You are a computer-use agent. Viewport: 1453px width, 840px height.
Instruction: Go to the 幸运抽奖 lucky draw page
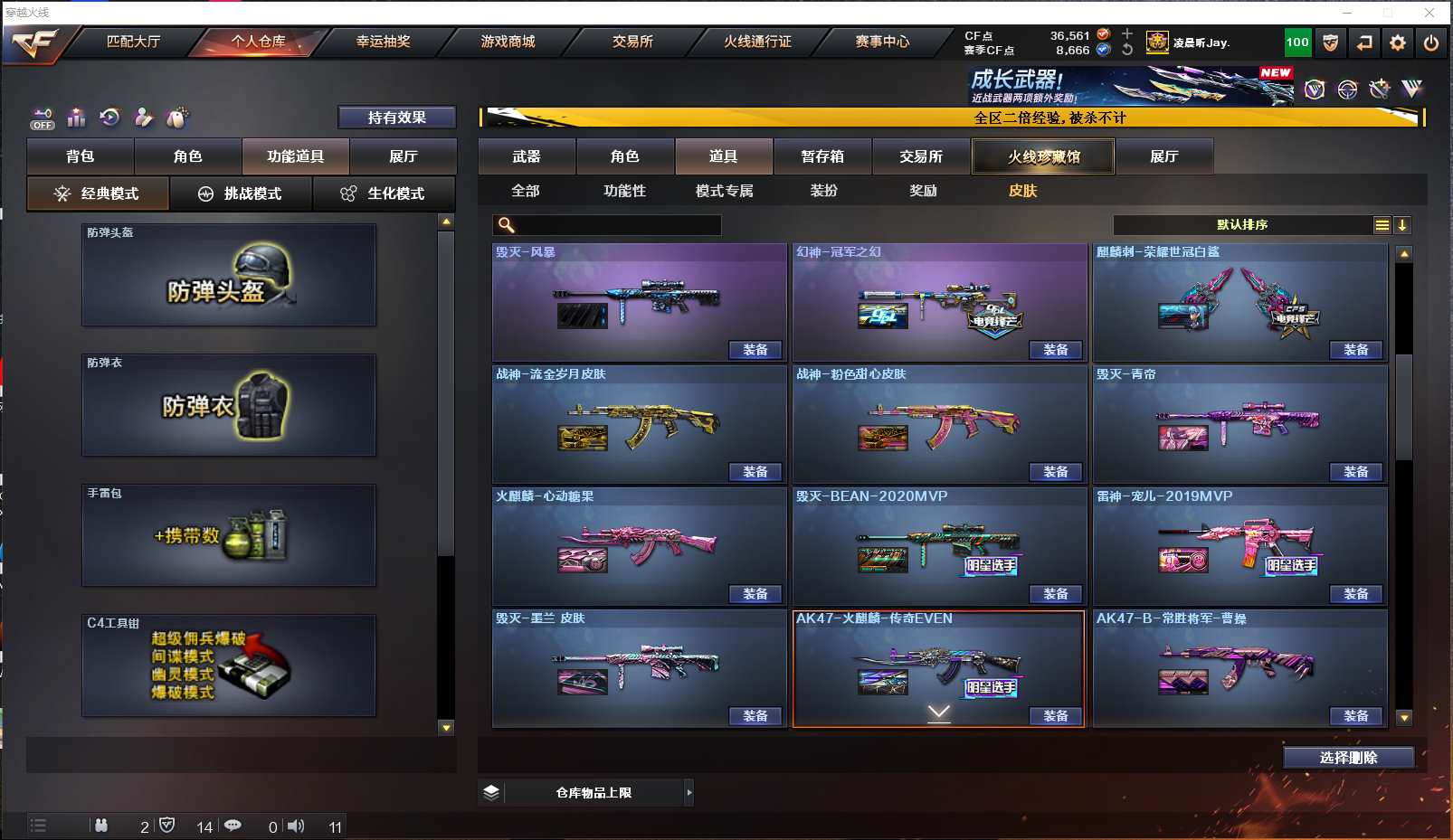click(383, 42)
